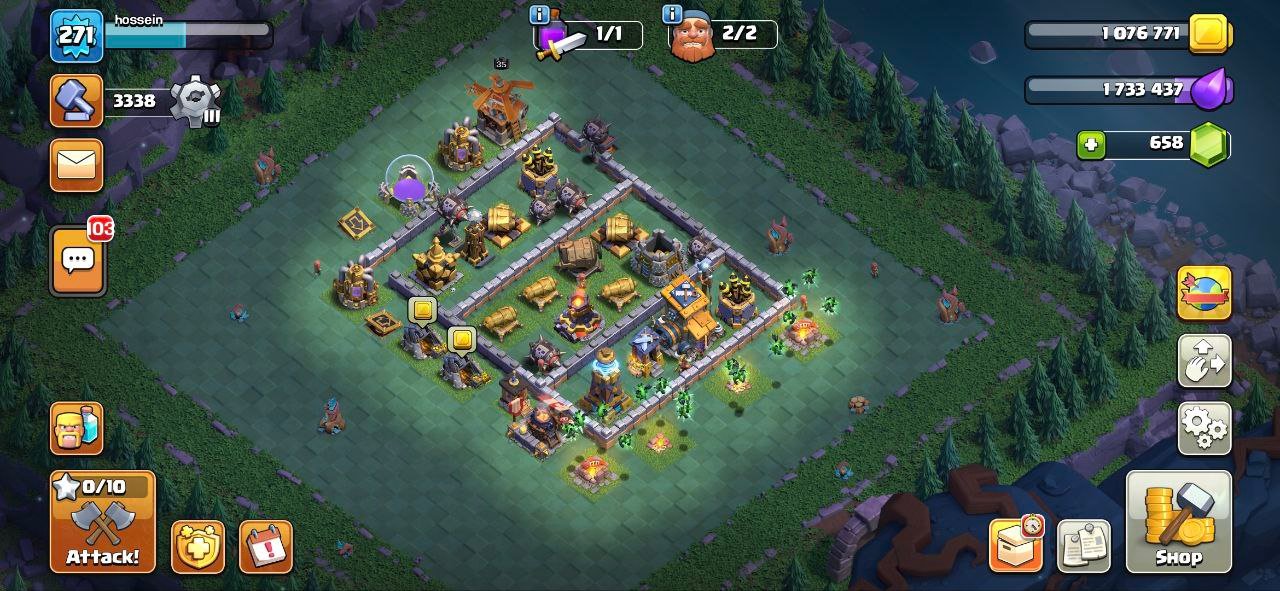The height and width of the screenshot is (591, 1280).
Task: Tap the league gear badge icon
Action: 194,101
